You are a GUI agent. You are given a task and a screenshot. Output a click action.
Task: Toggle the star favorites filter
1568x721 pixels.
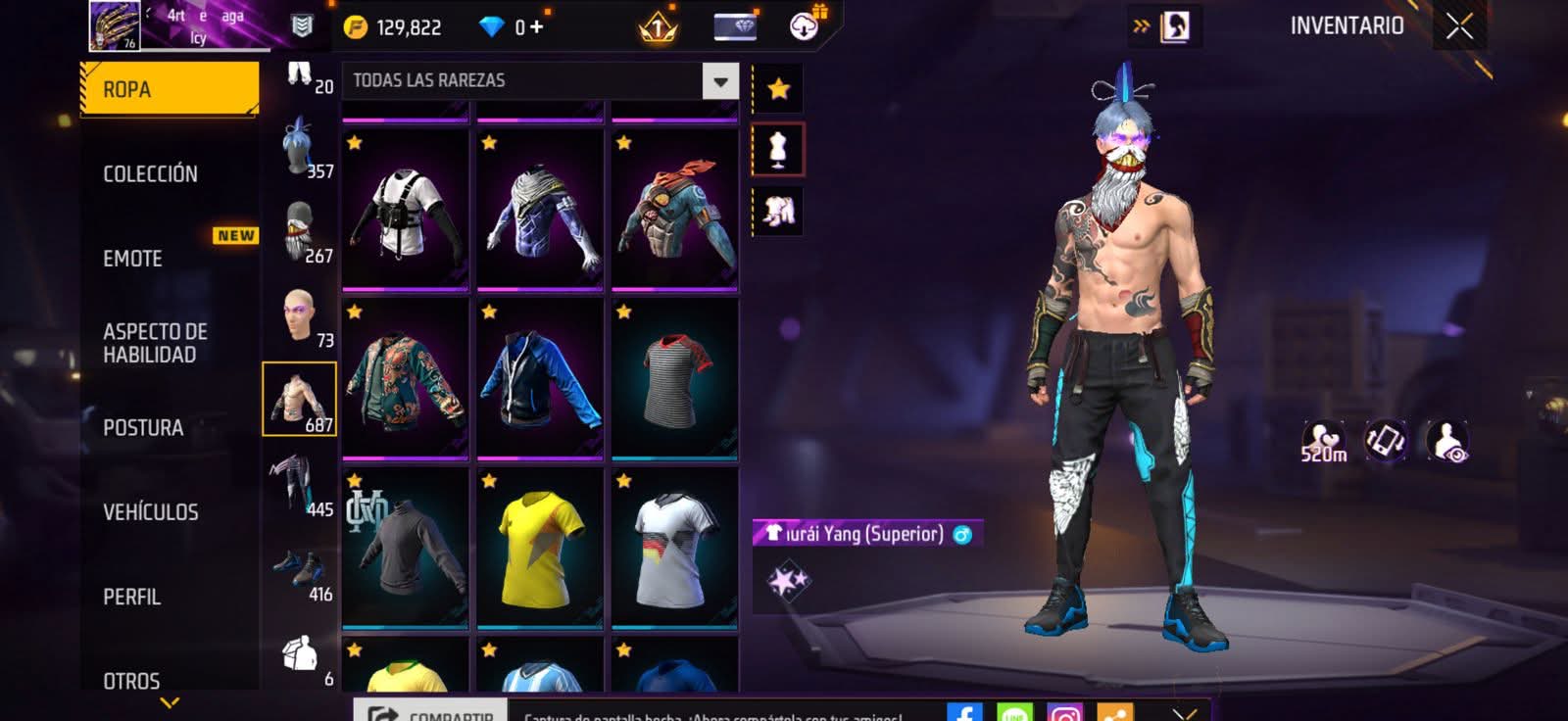point(778,89)
